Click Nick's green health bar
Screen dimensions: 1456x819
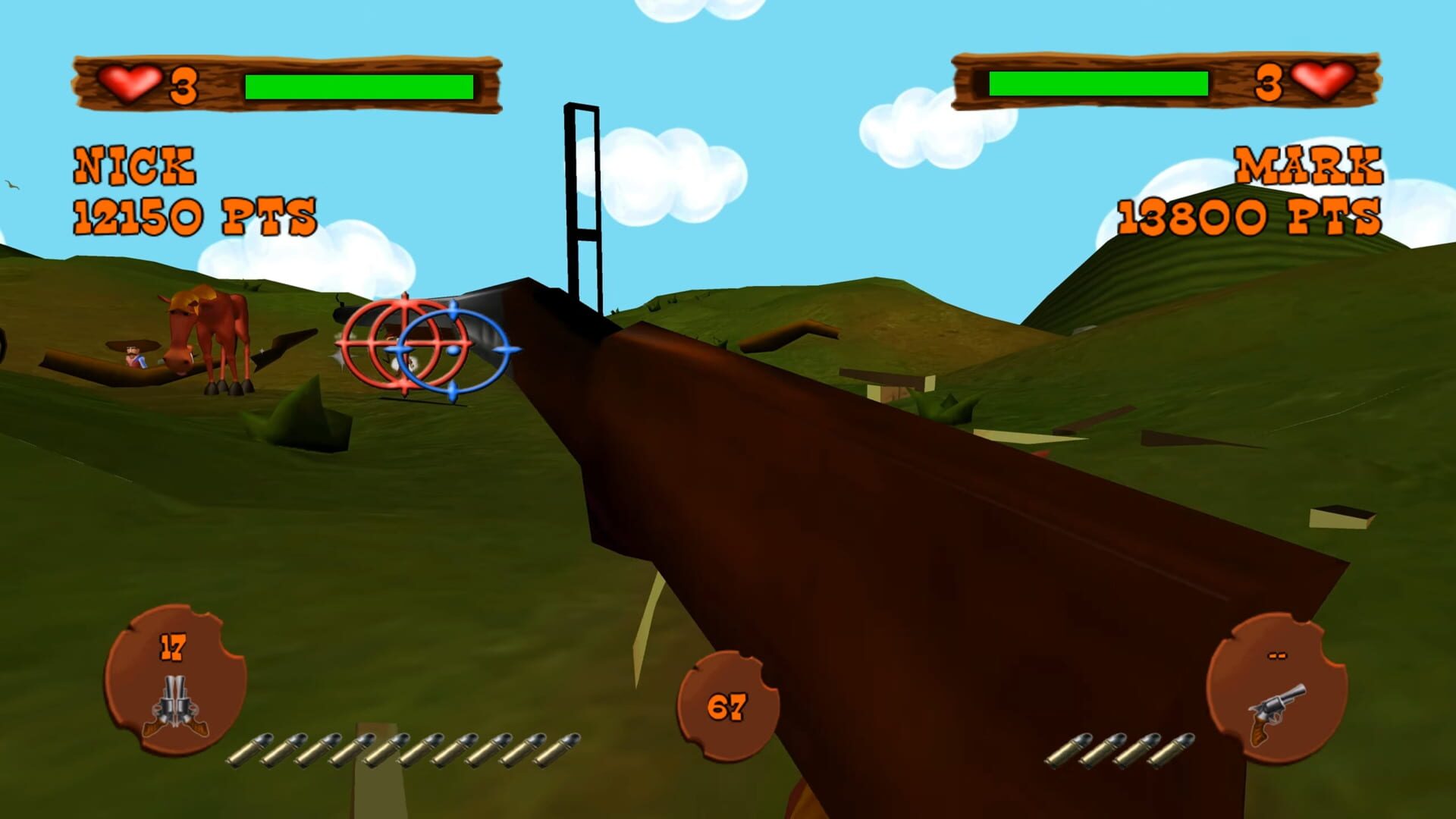[362, 86]
